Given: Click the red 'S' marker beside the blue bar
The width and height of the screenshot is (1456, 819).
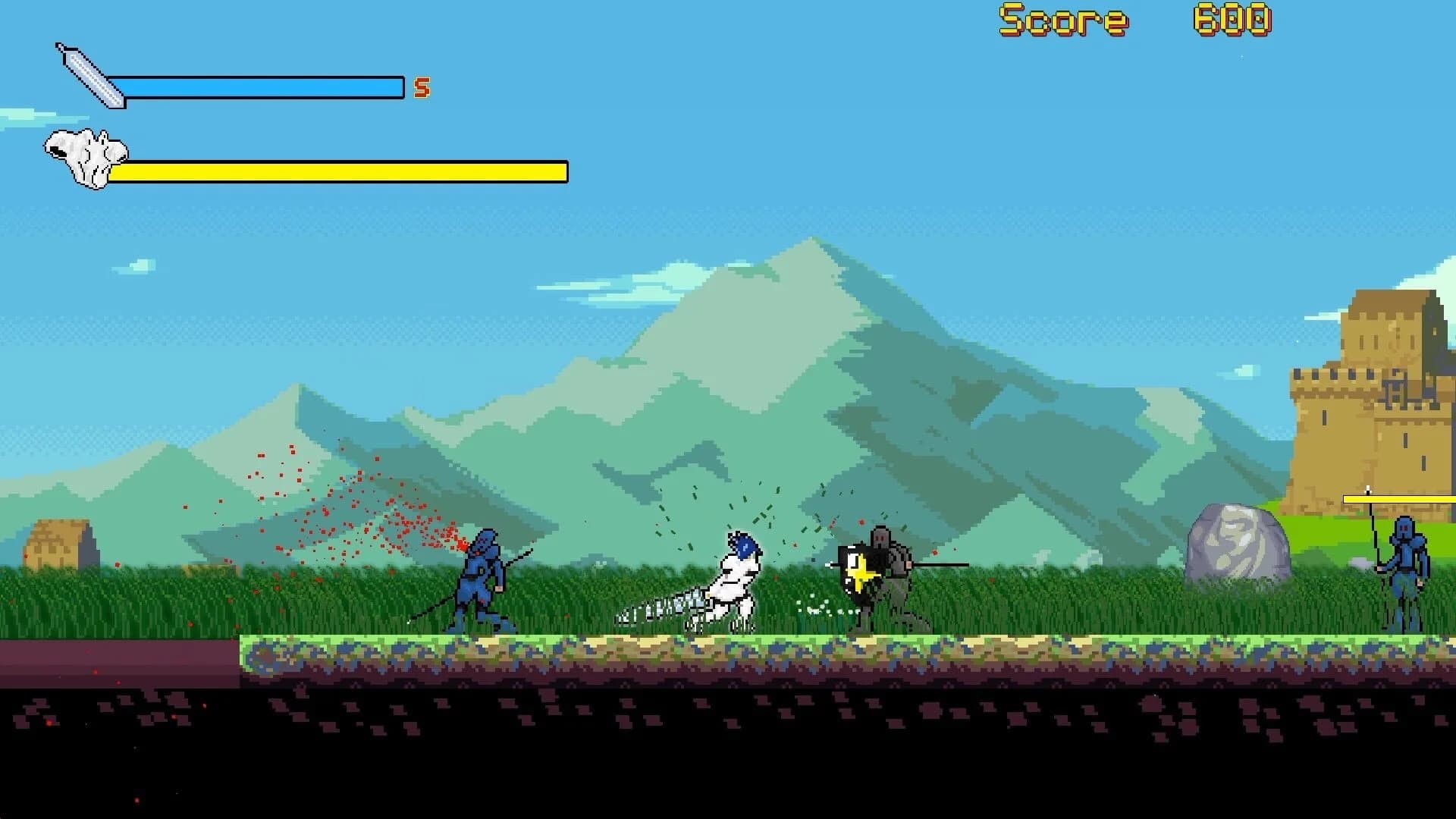Looking at the screenshot, I should (x=419, y=87).
